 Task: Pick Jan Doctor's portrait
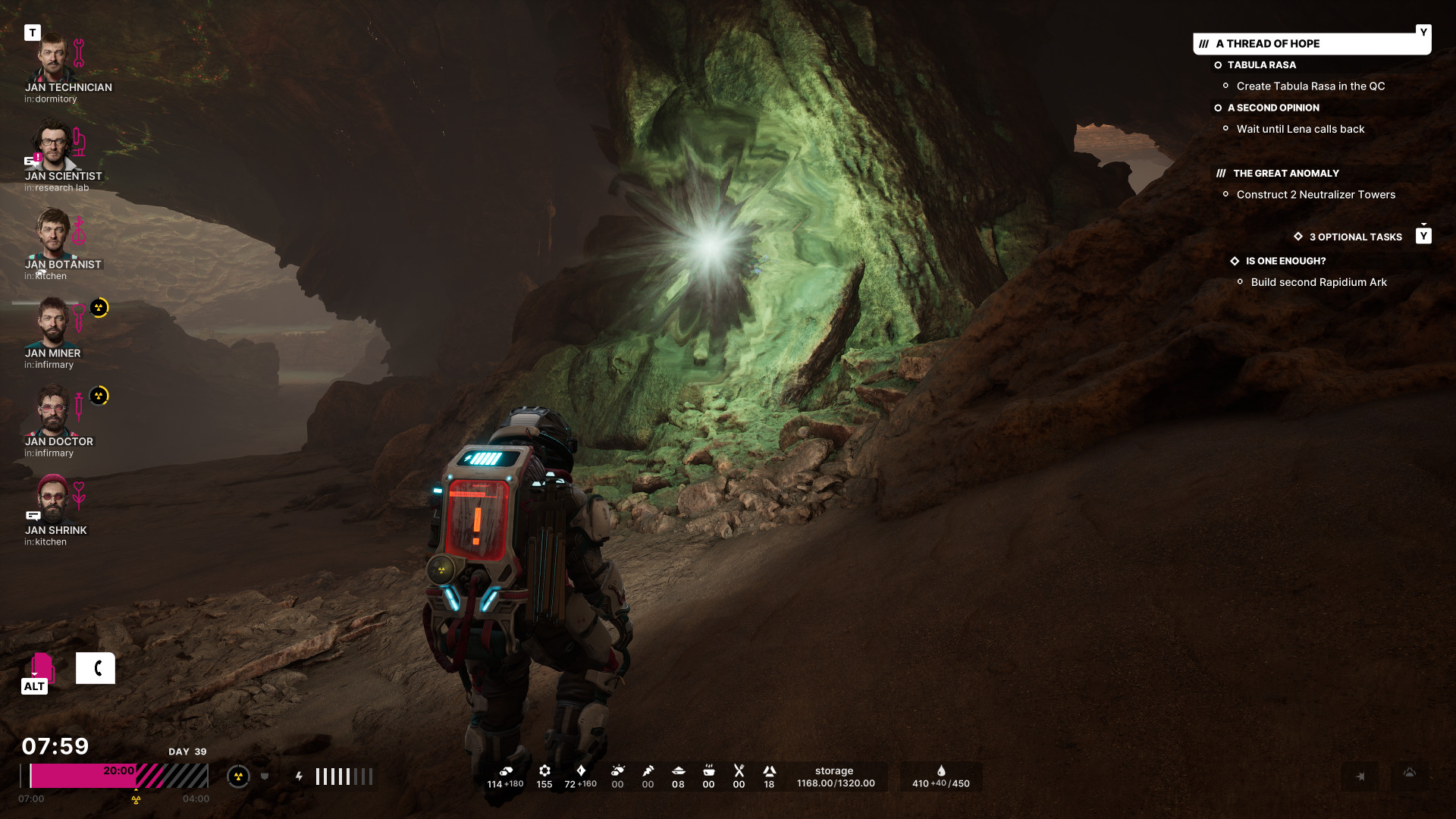click(x=52, y=411)
